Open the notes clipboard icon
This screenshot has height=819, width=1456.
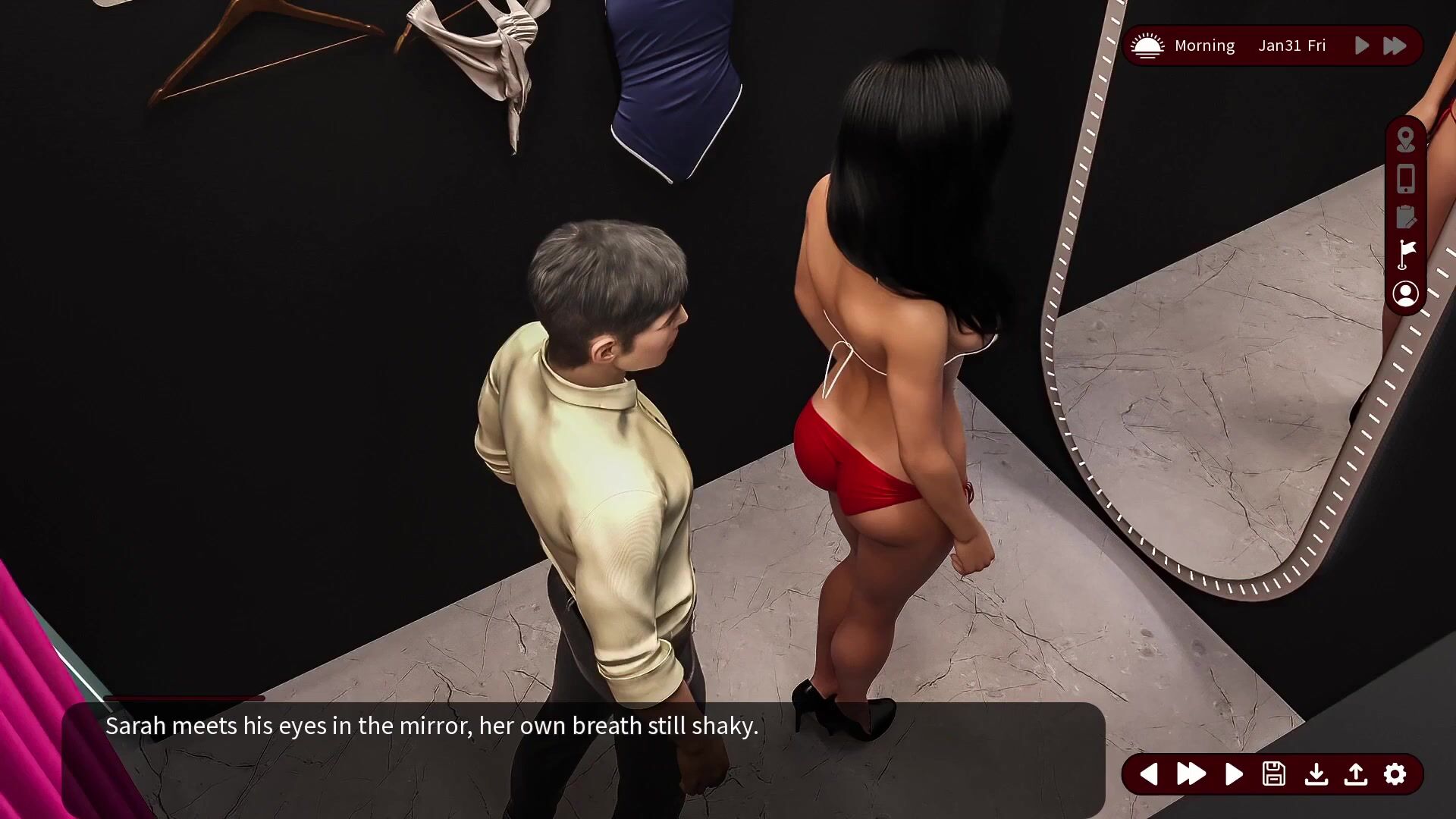click(x=1405, y=217)
